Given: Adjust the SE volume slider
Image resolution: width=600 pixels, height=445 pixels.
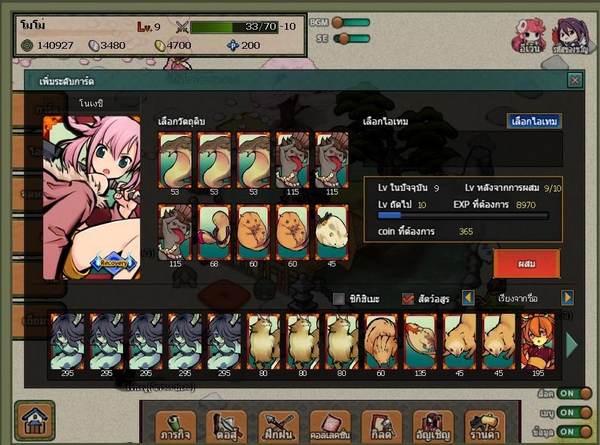Looking at the screenshot, I should 350,39.
